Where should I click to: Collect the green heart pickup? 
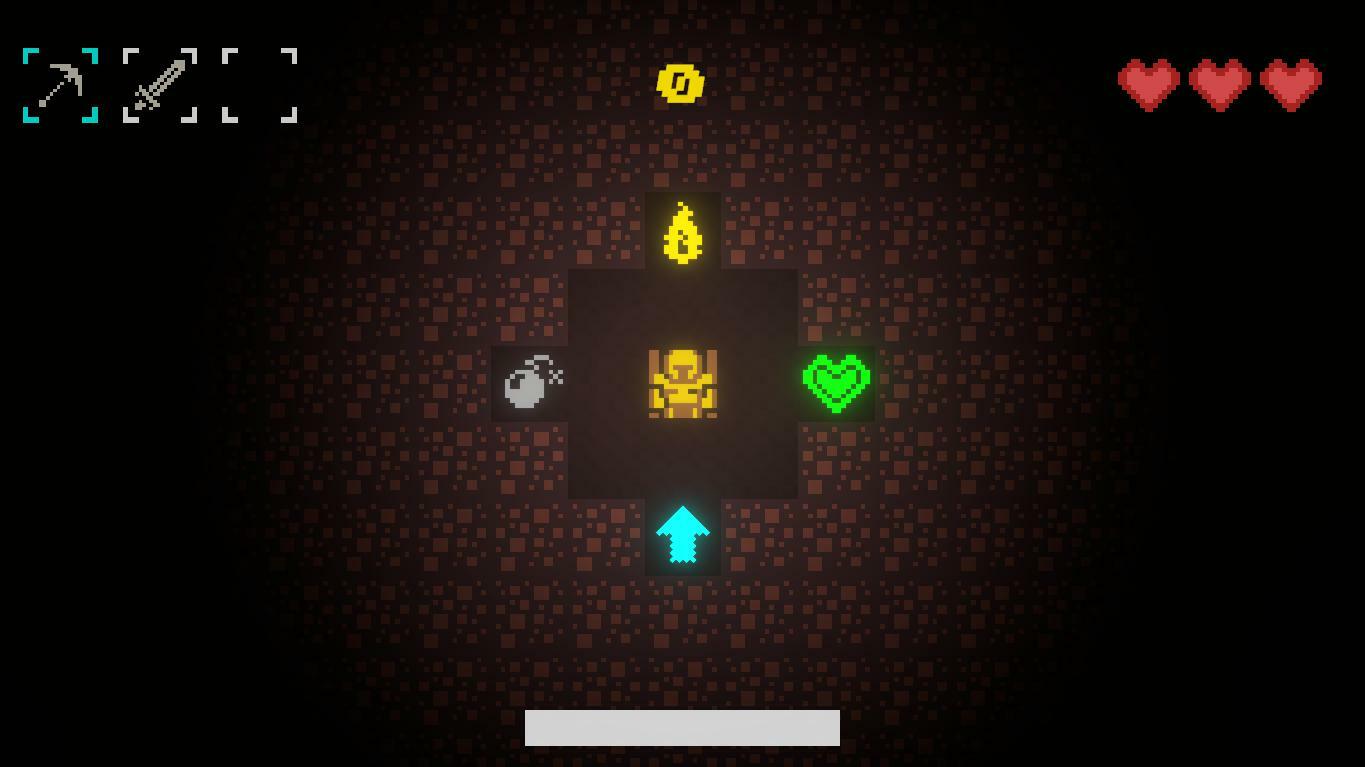coord(837,383)
